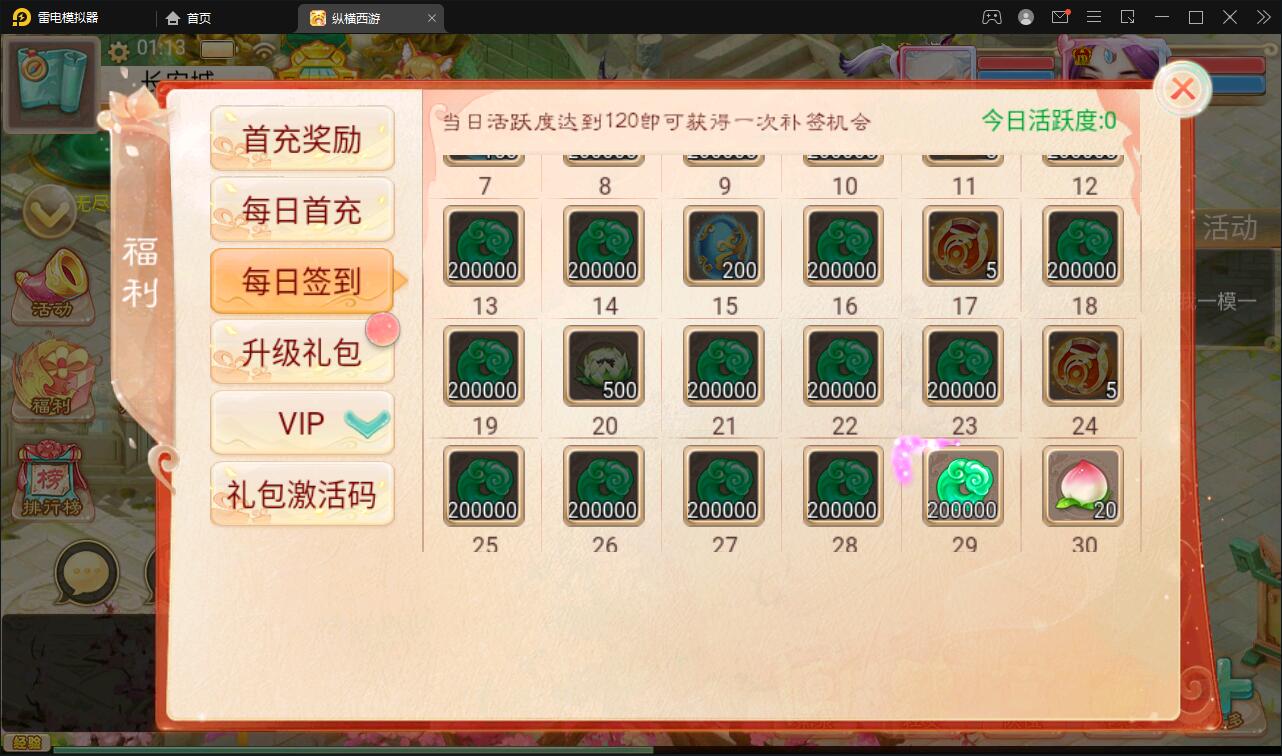Open the 升级礼包 panel with red notification

[x=302, y=352]
